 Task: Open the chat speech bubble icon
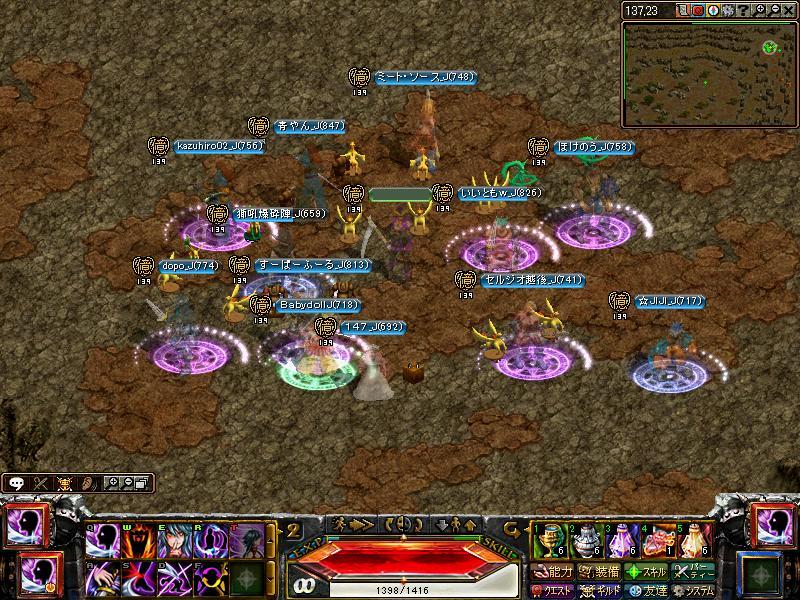16,483
